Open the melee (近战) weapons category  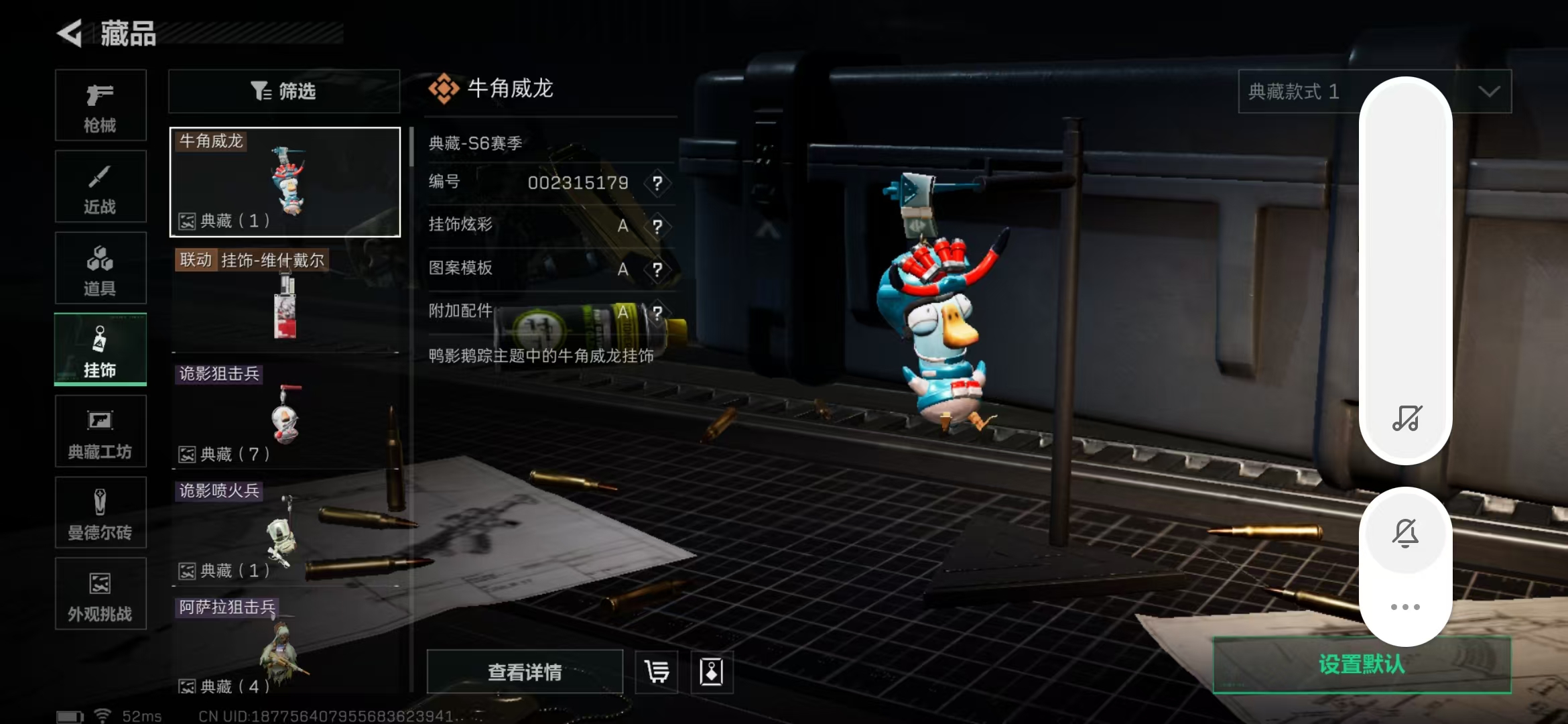(101, 186)
